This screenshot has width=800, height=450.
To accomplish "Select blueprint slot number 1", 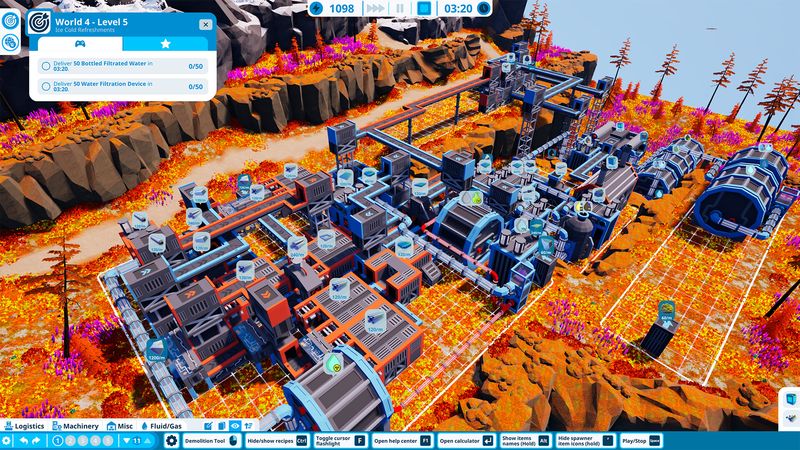I will tap(57, 441).
